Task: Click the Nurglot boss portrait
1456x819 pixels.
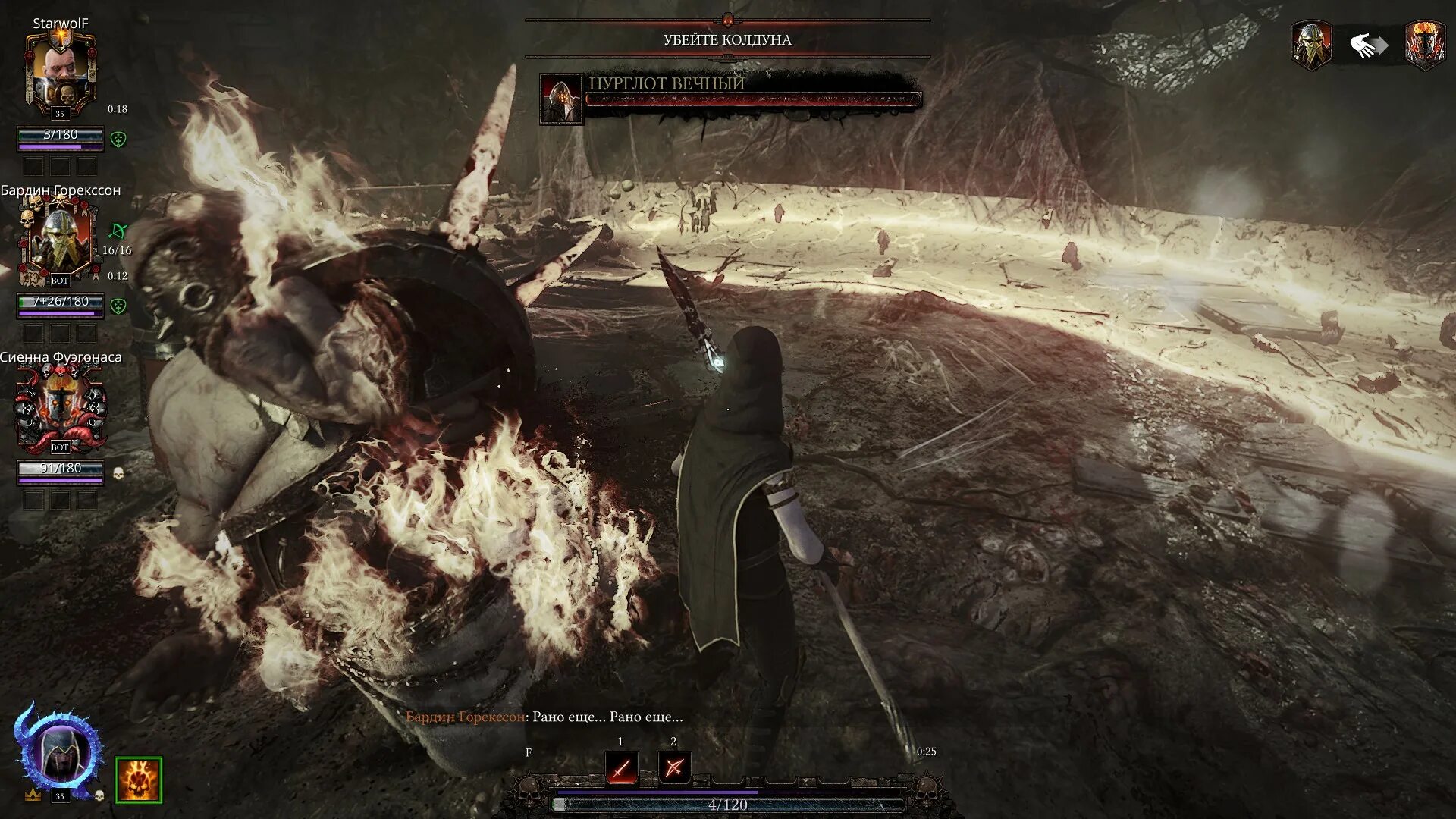Action: point(560,99)
